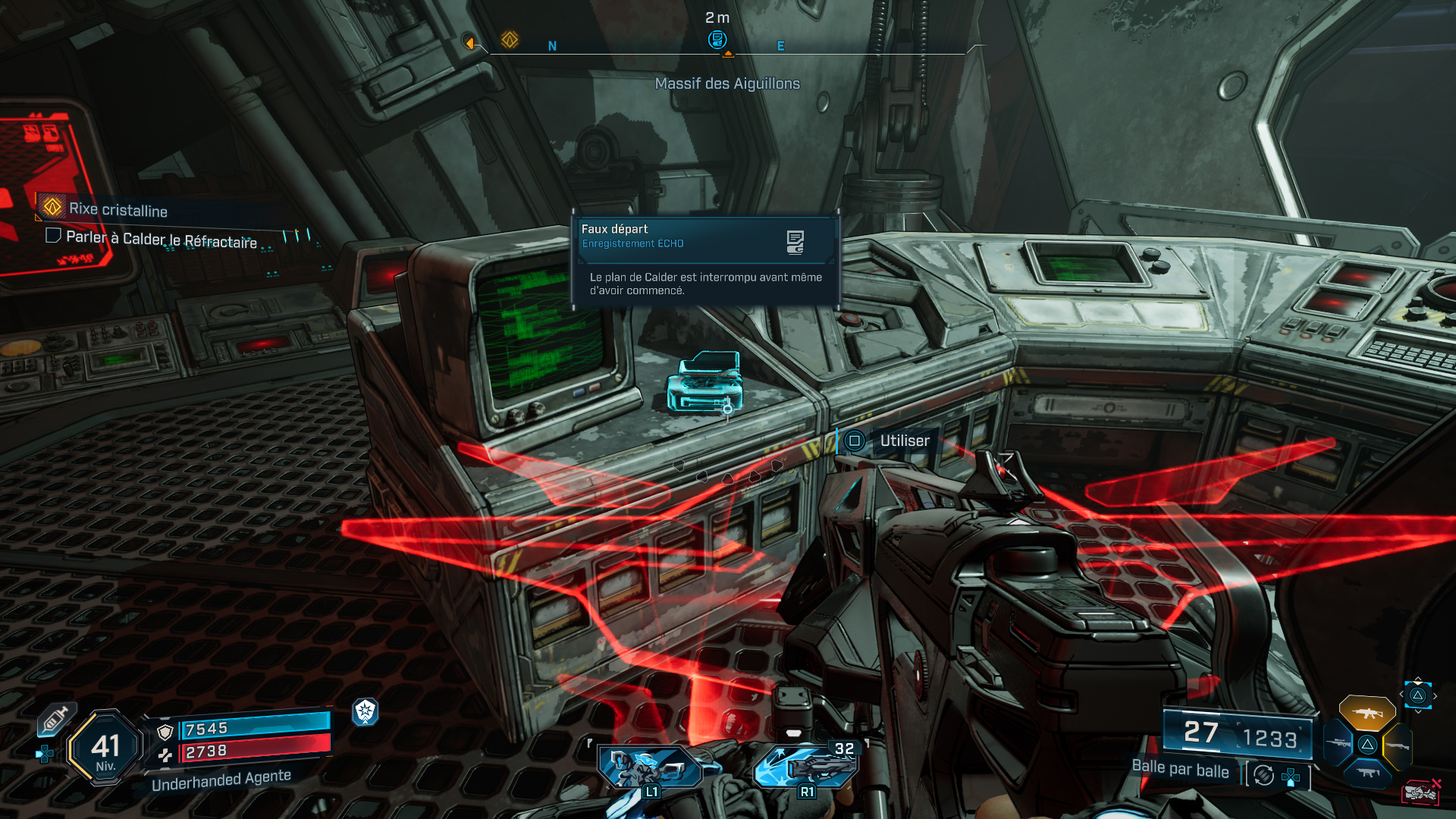
Task: Open the level 41 character badge
Action: pyautogui.click(x=105, y=748)
